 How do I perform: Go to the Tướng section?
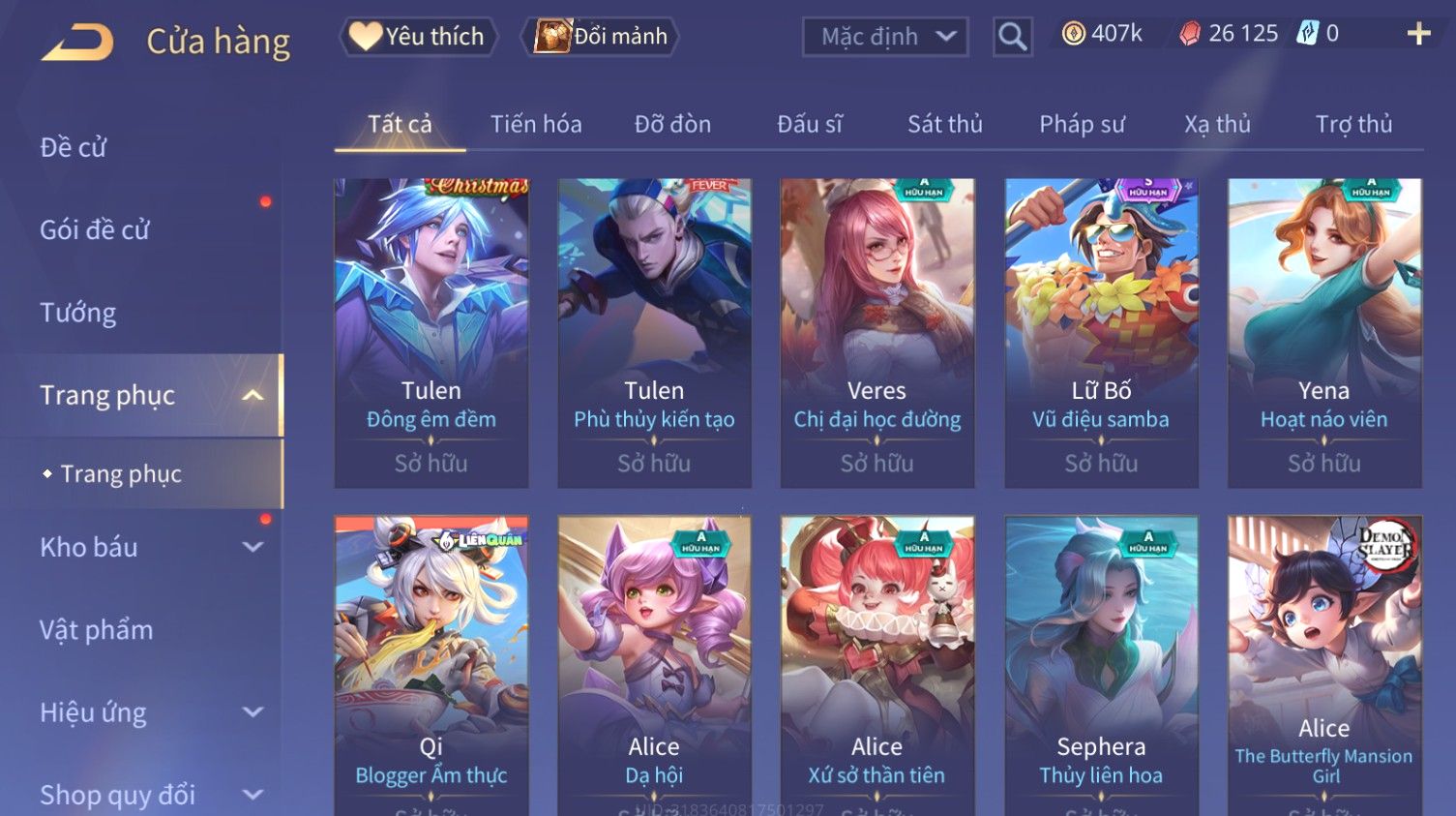click(78, 313)
